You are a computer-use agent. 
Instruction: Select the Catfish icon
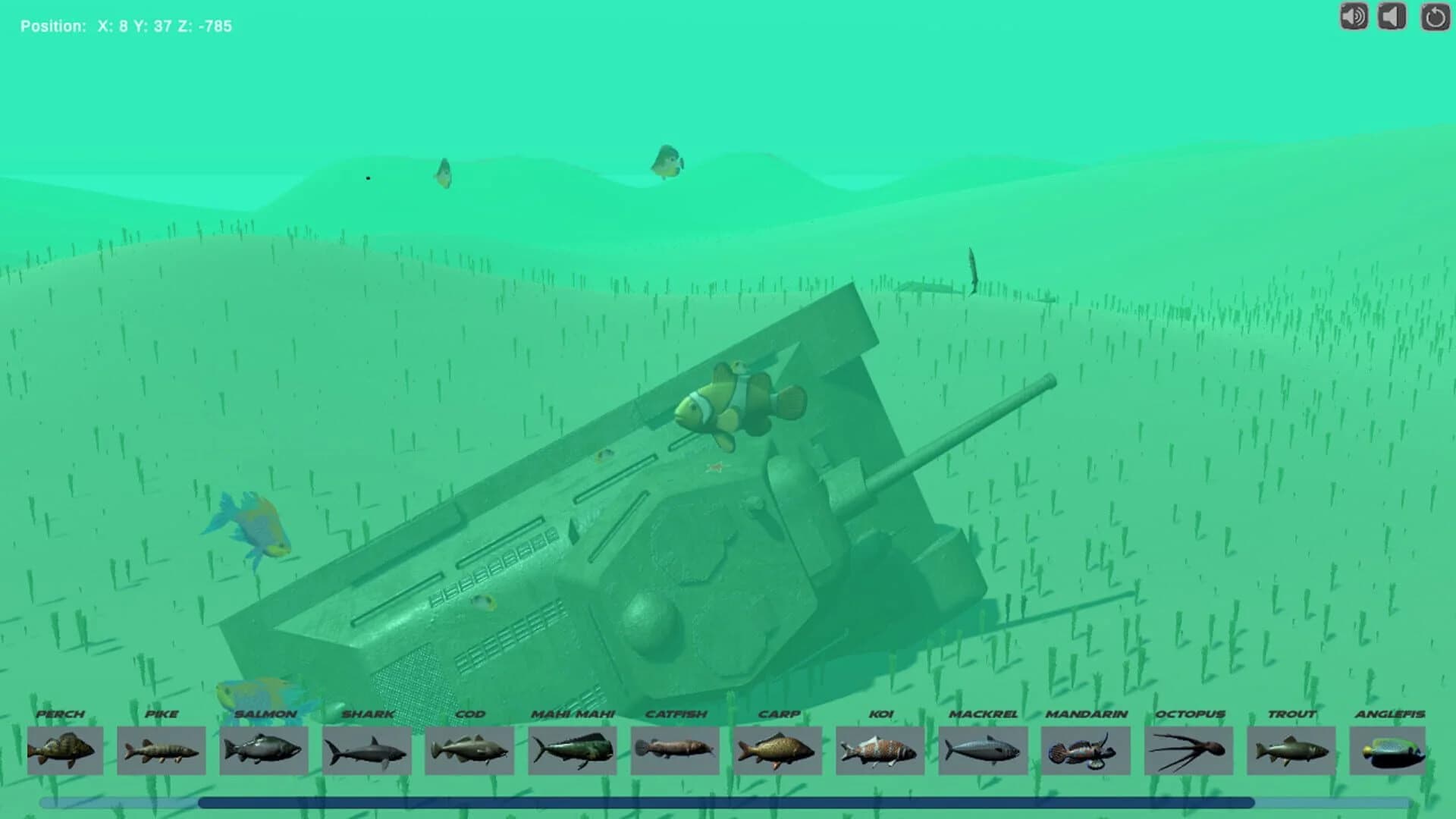click(x=674, y=749)
